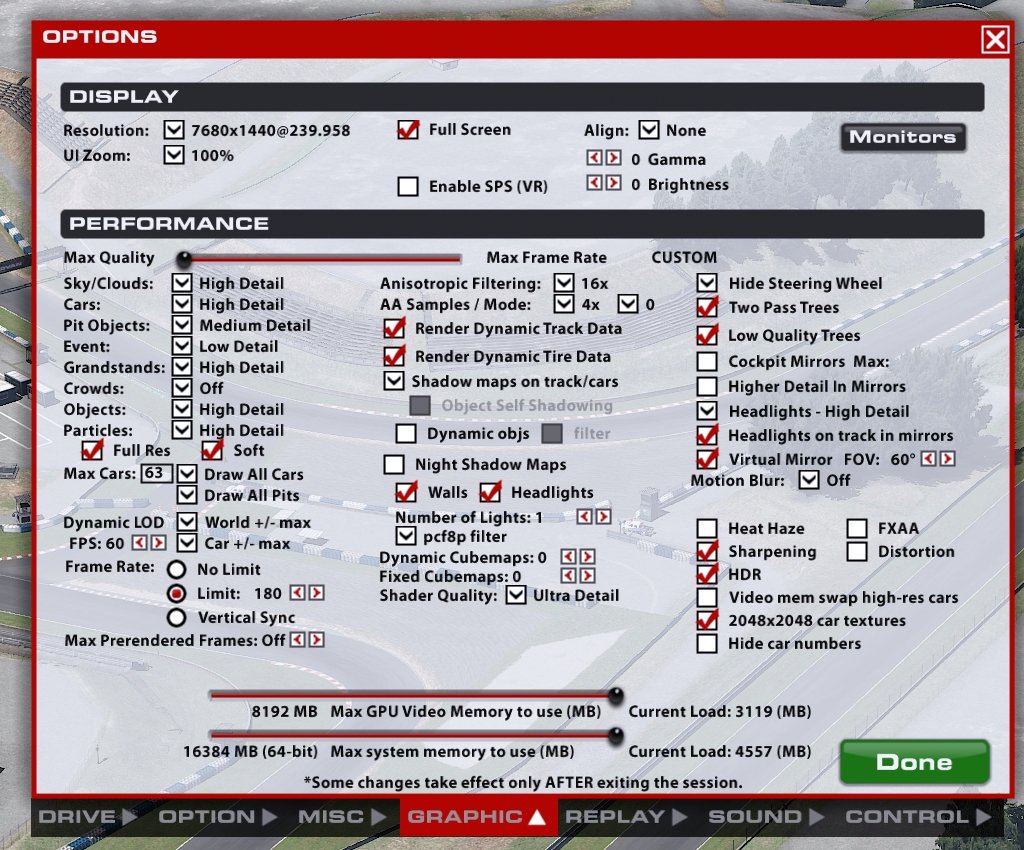Switch to the SOUND tab
Screen dimensions: 1024x850
[x=753, y=817]
